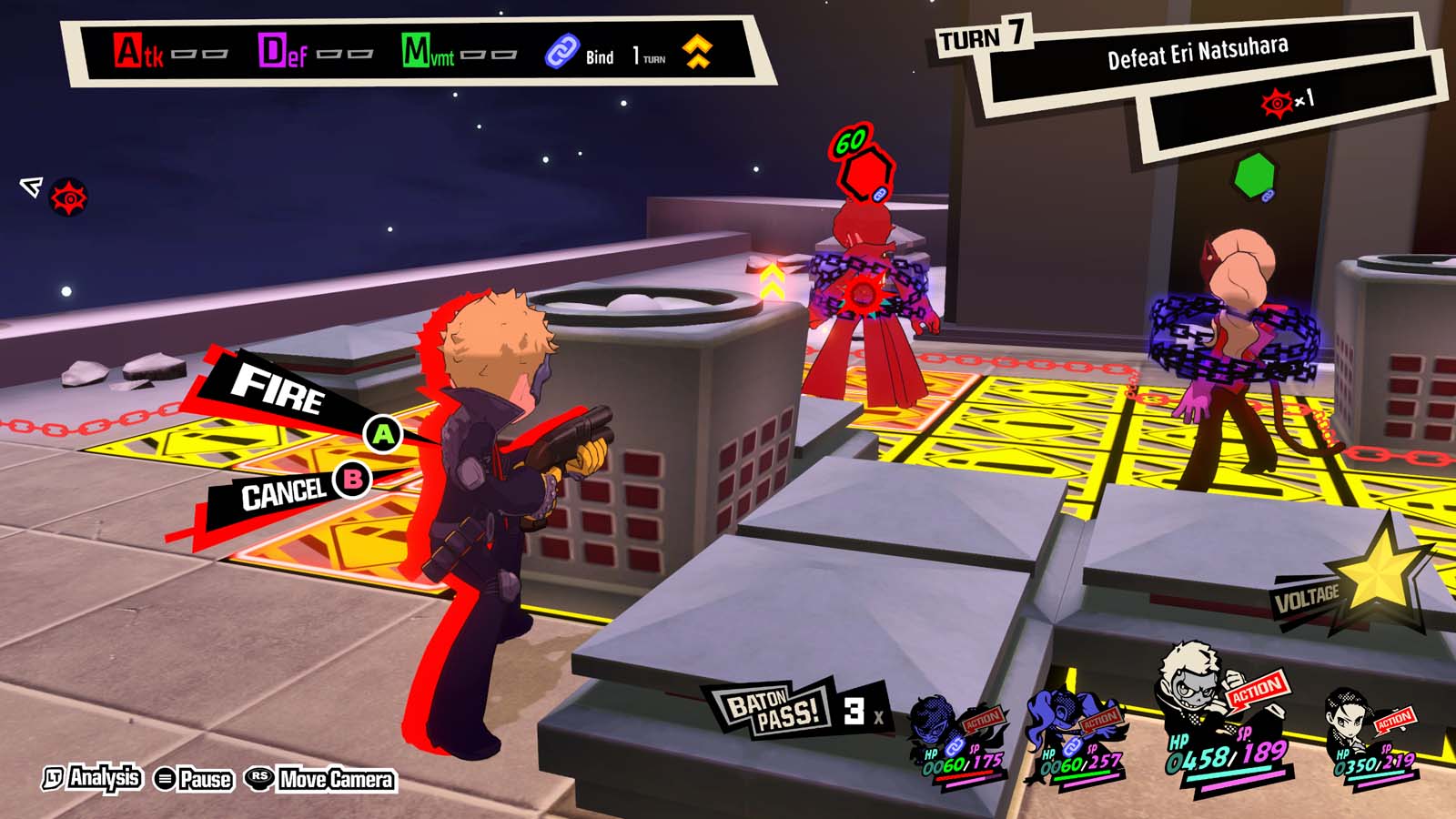
Task: Select the Voltage star icon
Action: point(1380,573)
